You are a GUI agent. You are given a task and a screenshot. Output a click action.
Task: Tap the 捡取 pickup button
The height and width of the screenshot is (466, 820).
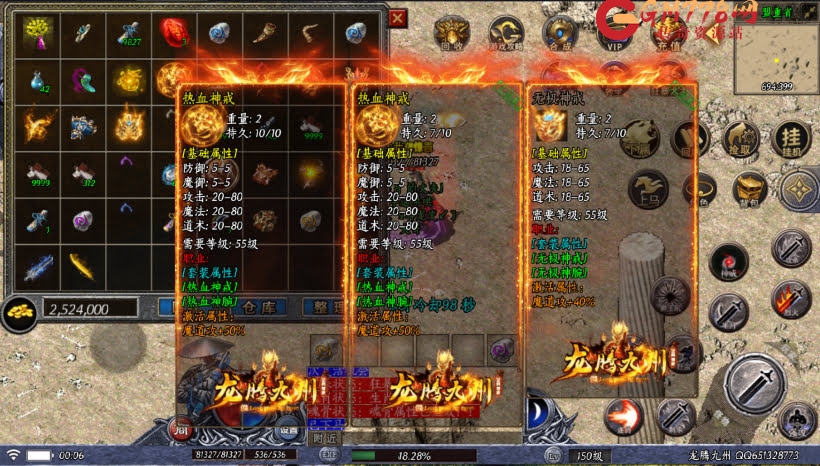point(742,141)
